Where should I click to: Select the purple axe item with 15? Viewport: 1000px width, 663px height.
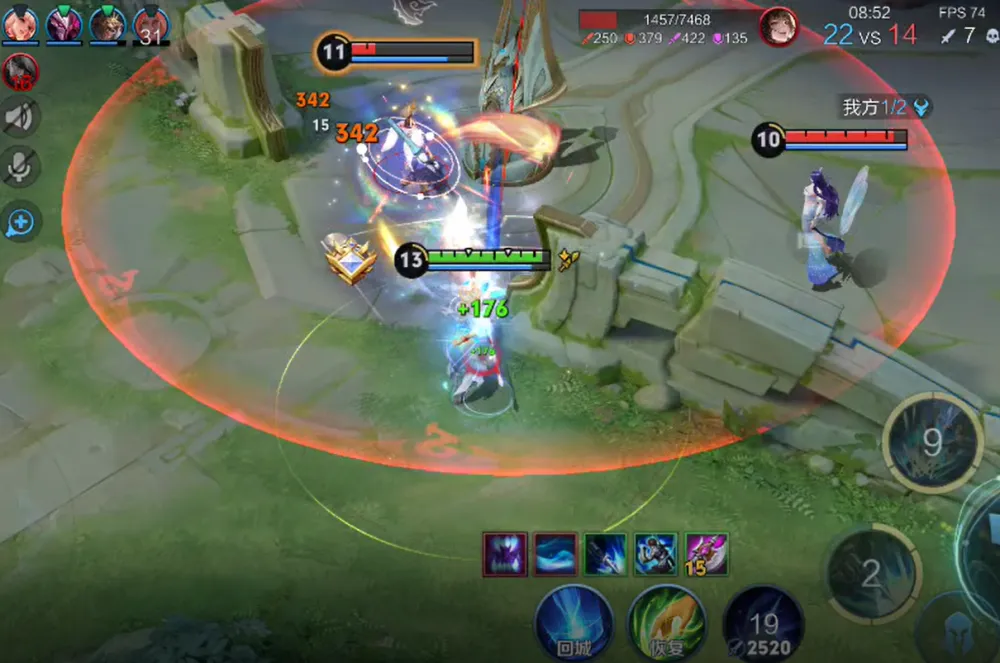(706, 553)
